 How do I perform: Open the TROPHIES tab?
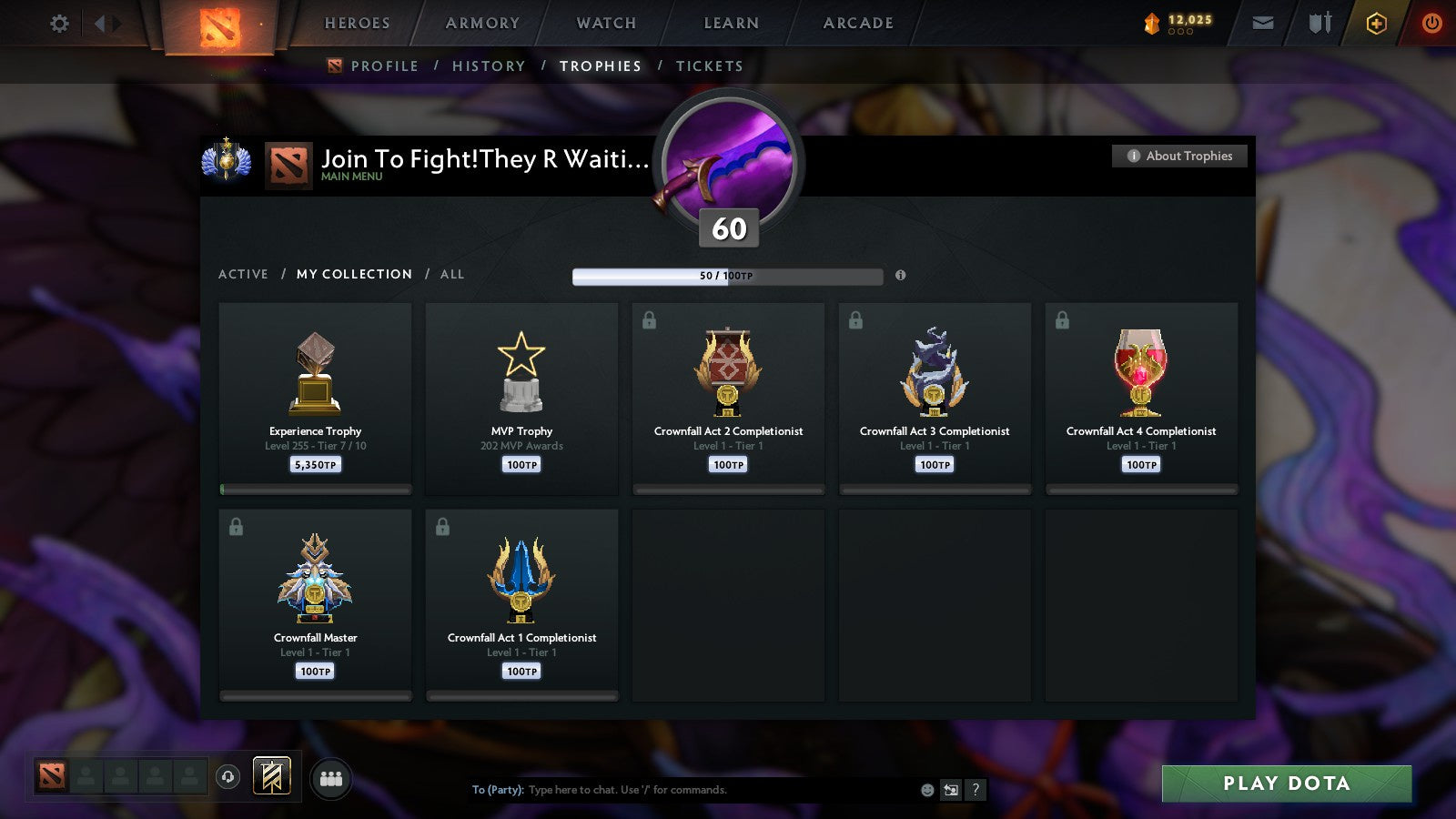click(x=600, y=66)
